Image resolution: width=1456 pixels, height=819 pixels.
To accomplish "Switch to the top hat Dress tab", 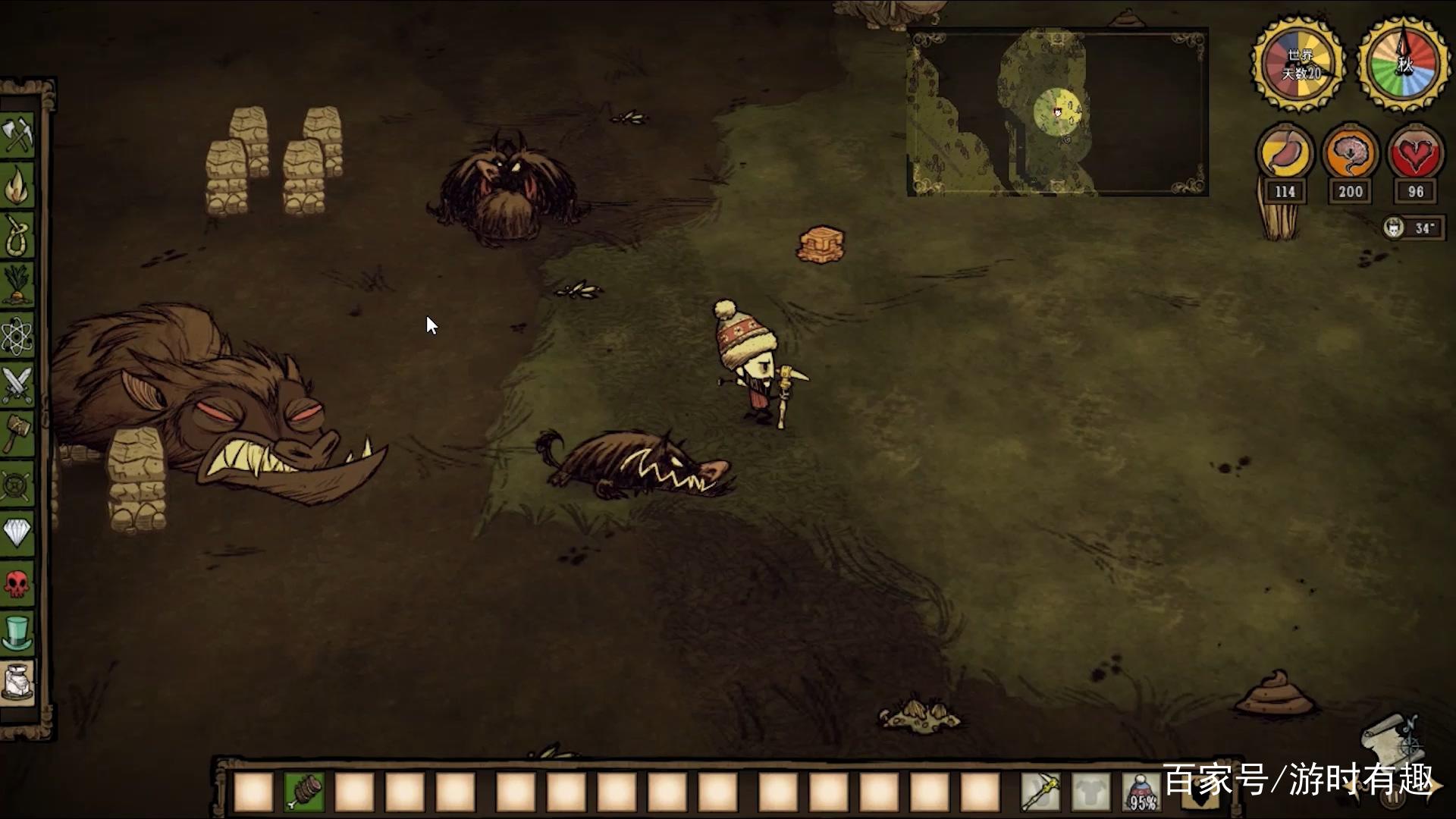I will (x=17, y=632).
